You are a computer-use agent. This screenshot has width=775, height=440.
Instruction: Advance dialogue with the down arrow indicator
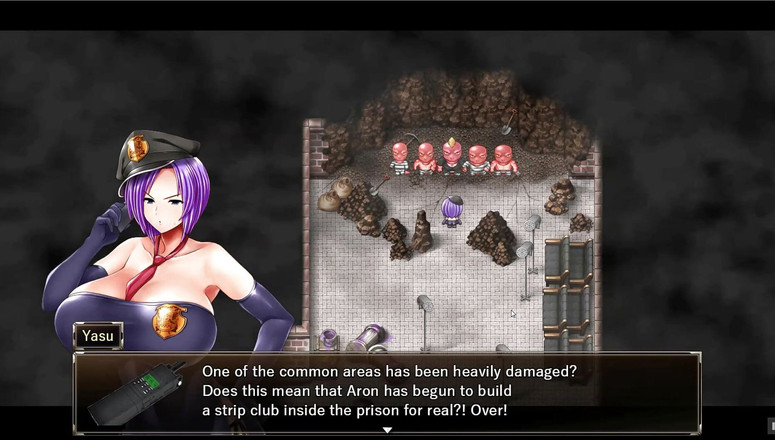[387, 430]
